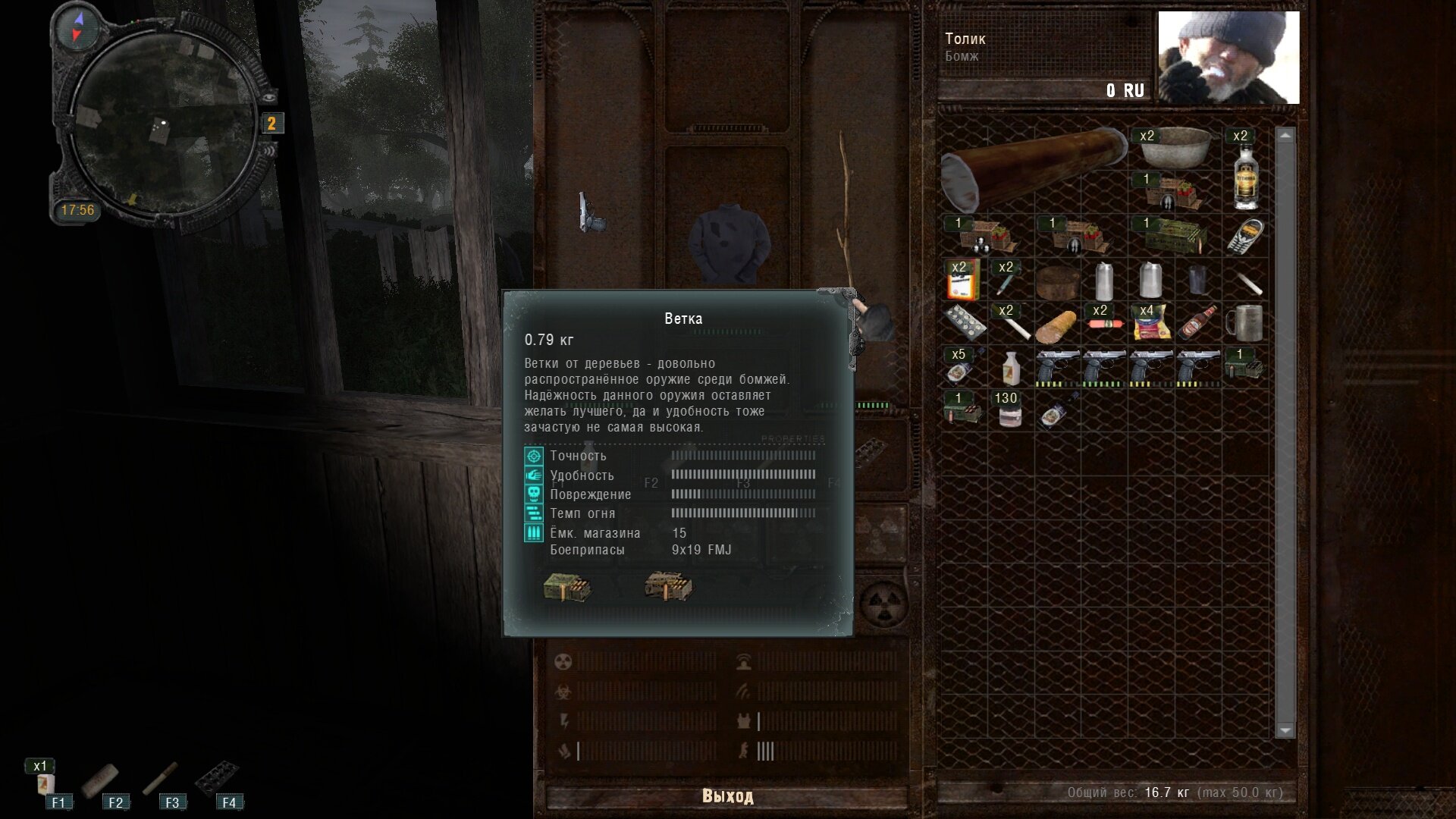
Task: Select the brown beer bottle
Action: click(x=1198, y=323)
